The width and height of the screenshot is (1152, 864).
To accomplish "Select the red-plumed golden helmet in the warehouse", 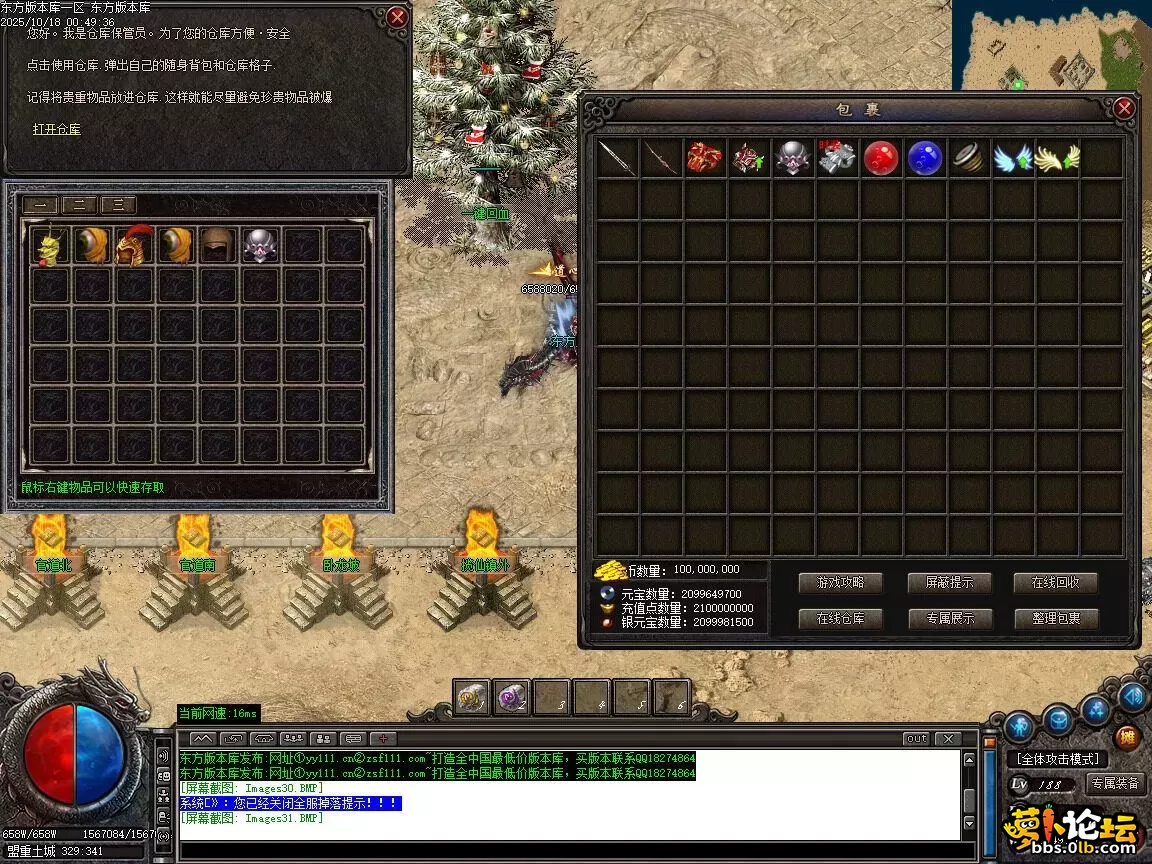I will coord(133,245).
